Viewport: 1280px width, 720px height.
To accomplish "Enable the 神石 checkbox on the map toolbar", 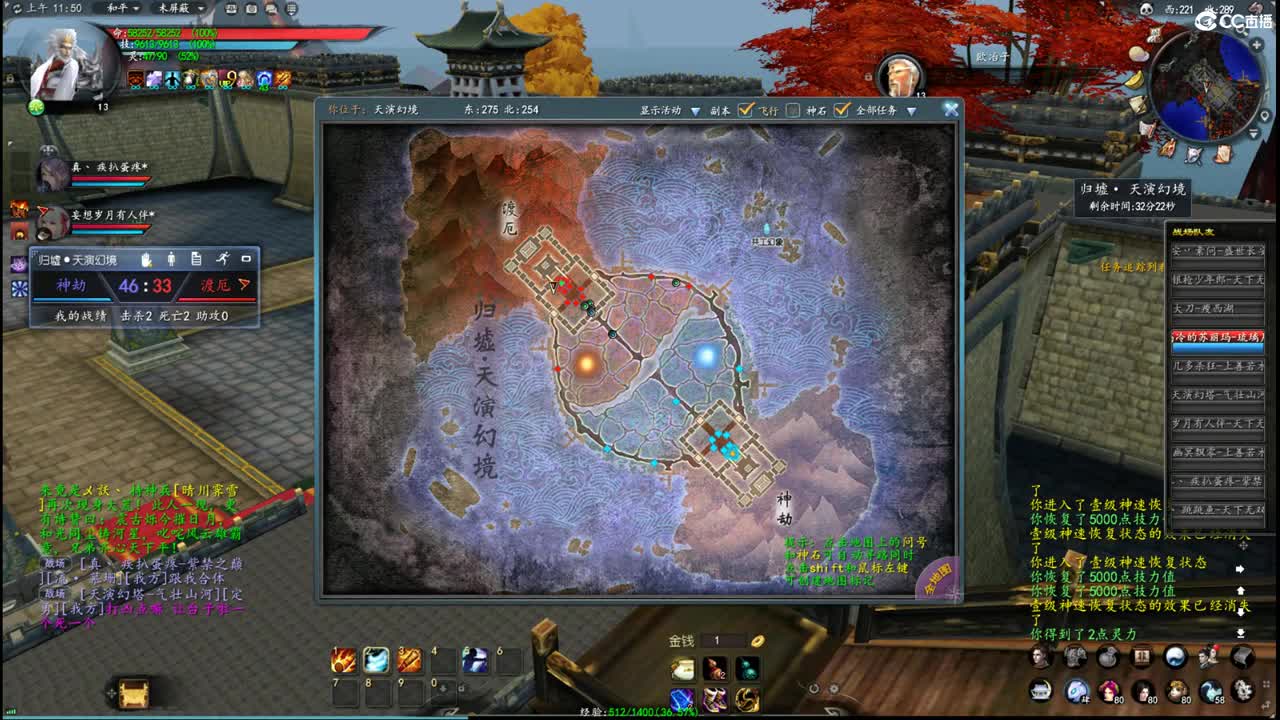I will pos(793,110).
